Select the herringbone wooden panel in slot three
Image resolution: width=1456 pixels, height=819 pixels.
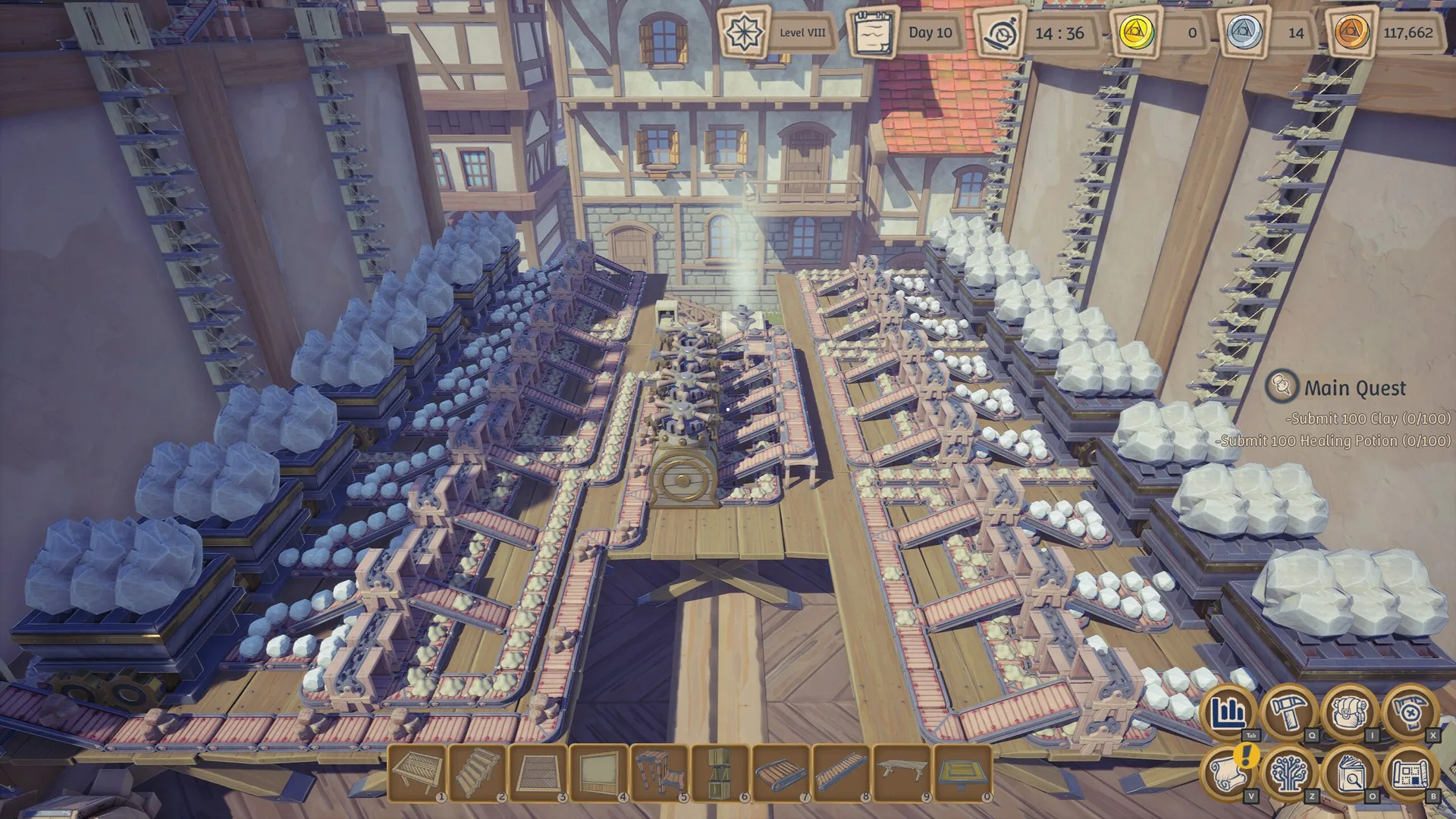click(538, 773)
